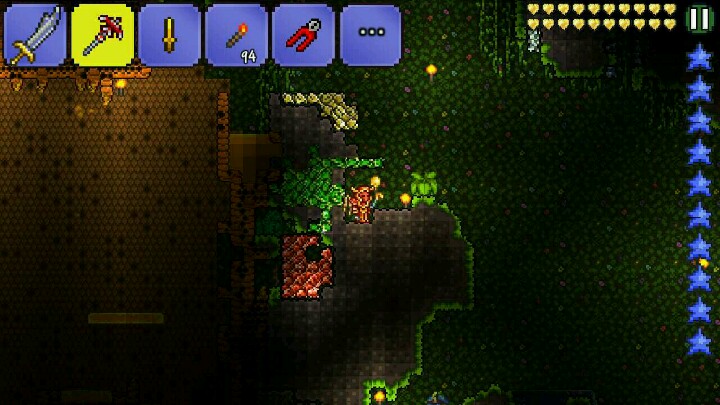Image resolution: width=720 pixels, height=405 pixels.
Task: Select the torch stack of 94
Action: coord(236,35)
